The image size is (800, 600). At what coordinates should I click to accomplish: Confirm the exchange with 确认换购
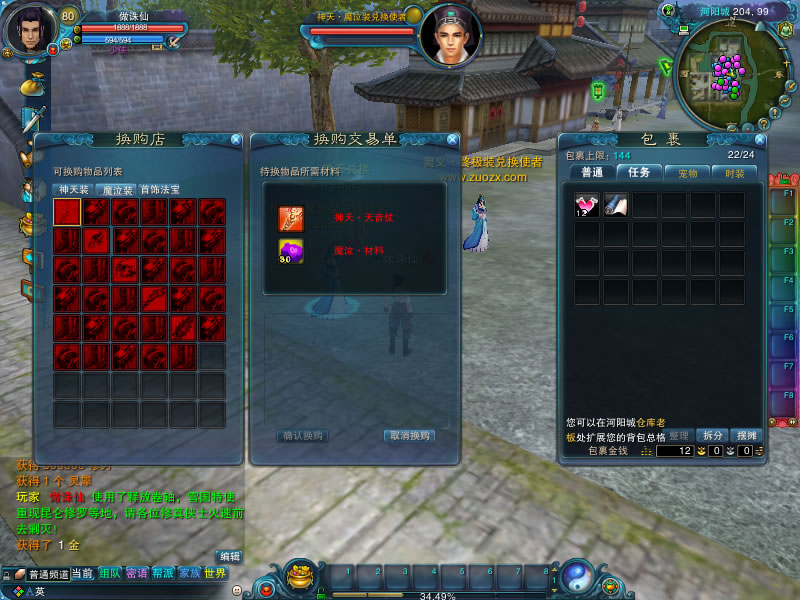click(301, 436)
